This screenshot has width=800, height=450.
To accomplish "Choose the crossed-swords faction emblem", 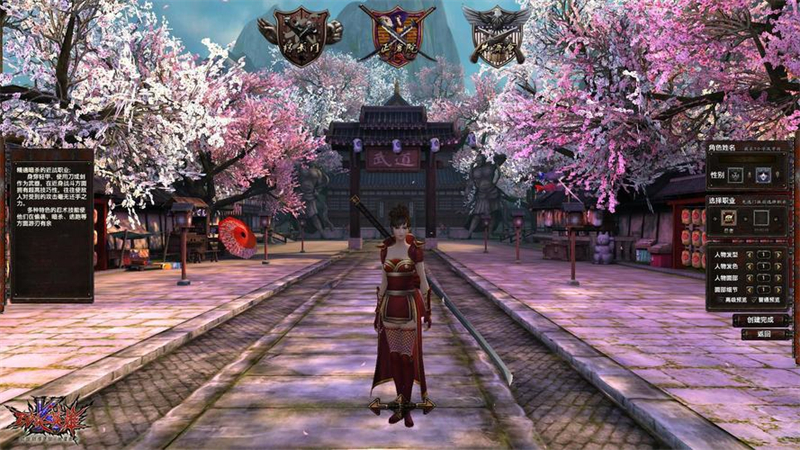I will tap(397, 37).
